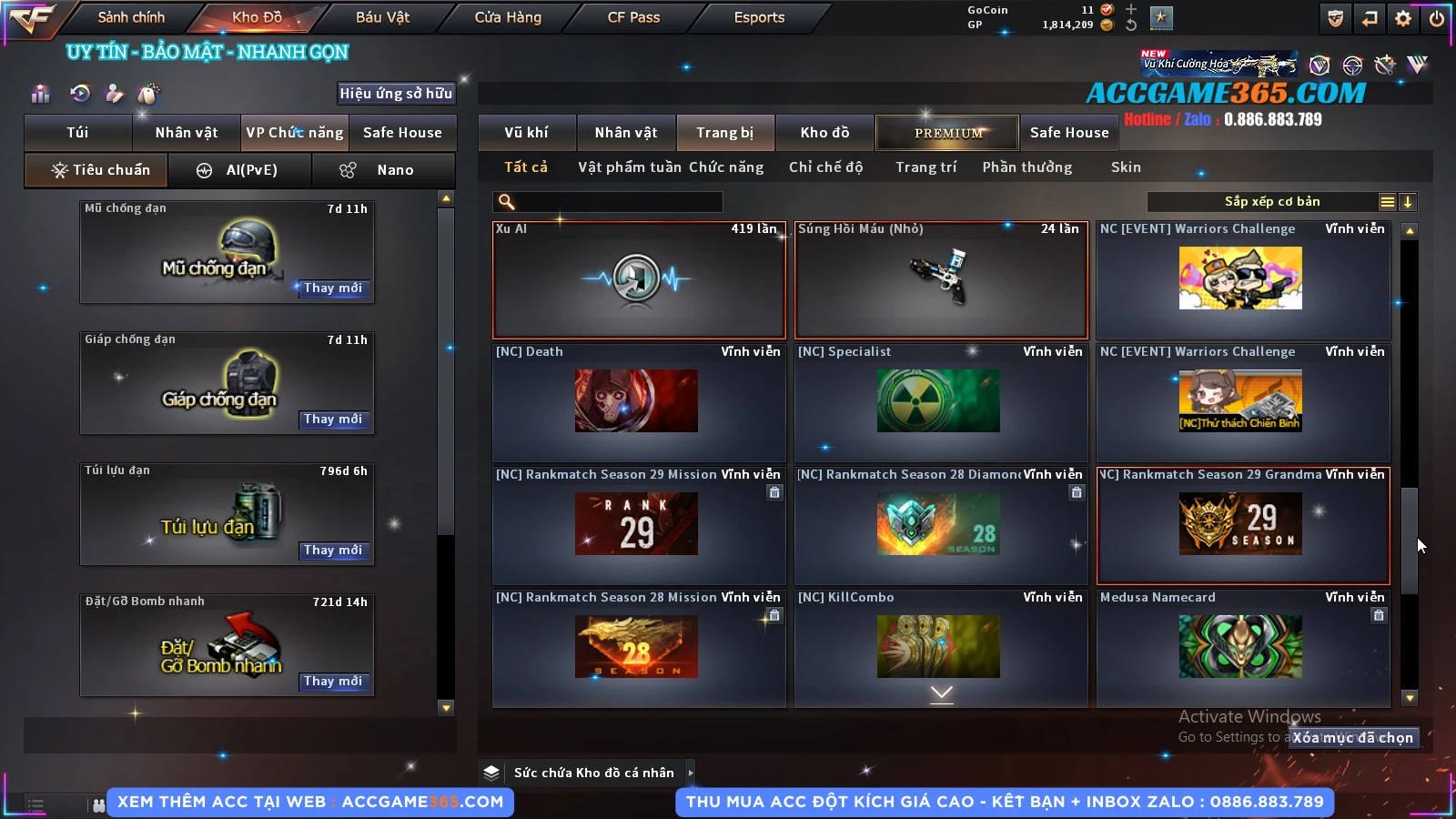Go to the Cửa Hàng shop
The image size is (1456, 819).
508,17
